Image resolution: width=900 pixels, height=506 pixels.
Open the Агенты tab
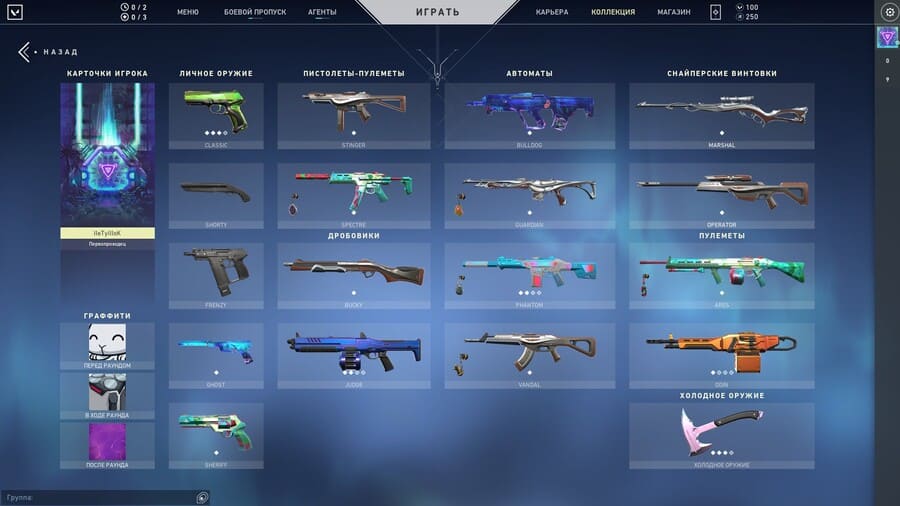tap(322, 12)
